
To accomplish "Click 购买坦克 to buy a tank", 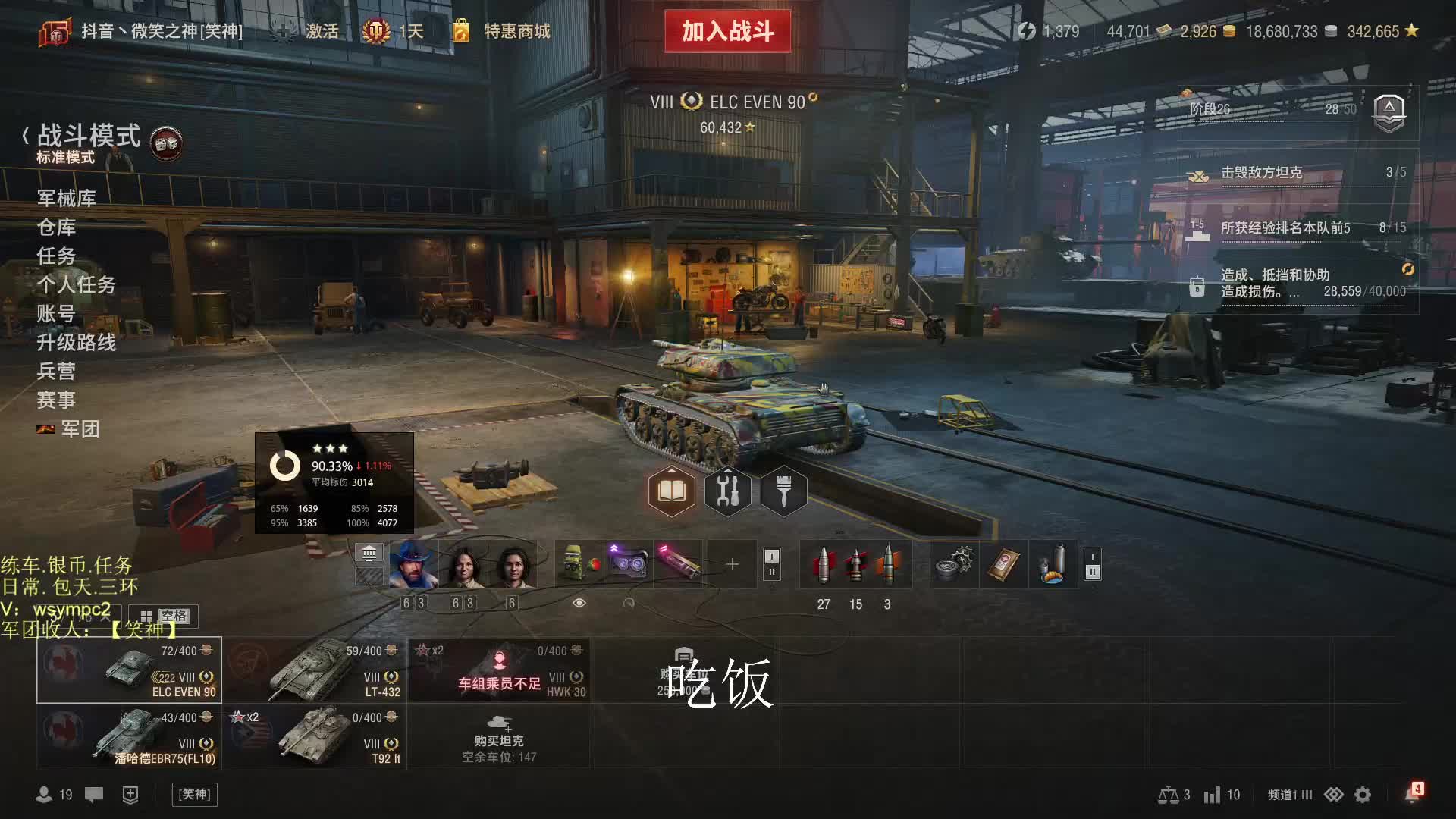I will tap(499, 737).
